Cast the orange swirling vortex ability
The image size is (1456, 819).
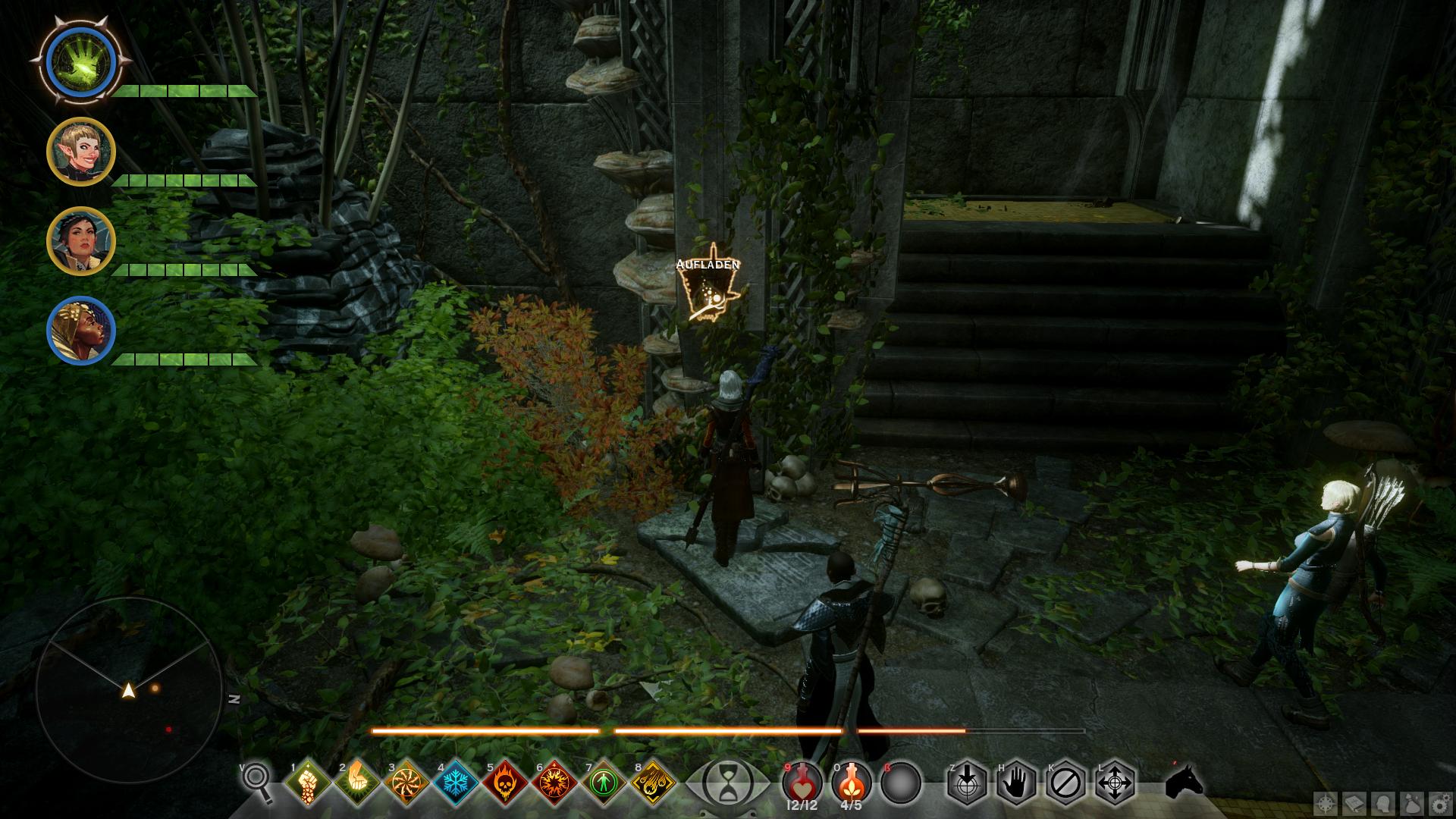(x=406, y=783)
